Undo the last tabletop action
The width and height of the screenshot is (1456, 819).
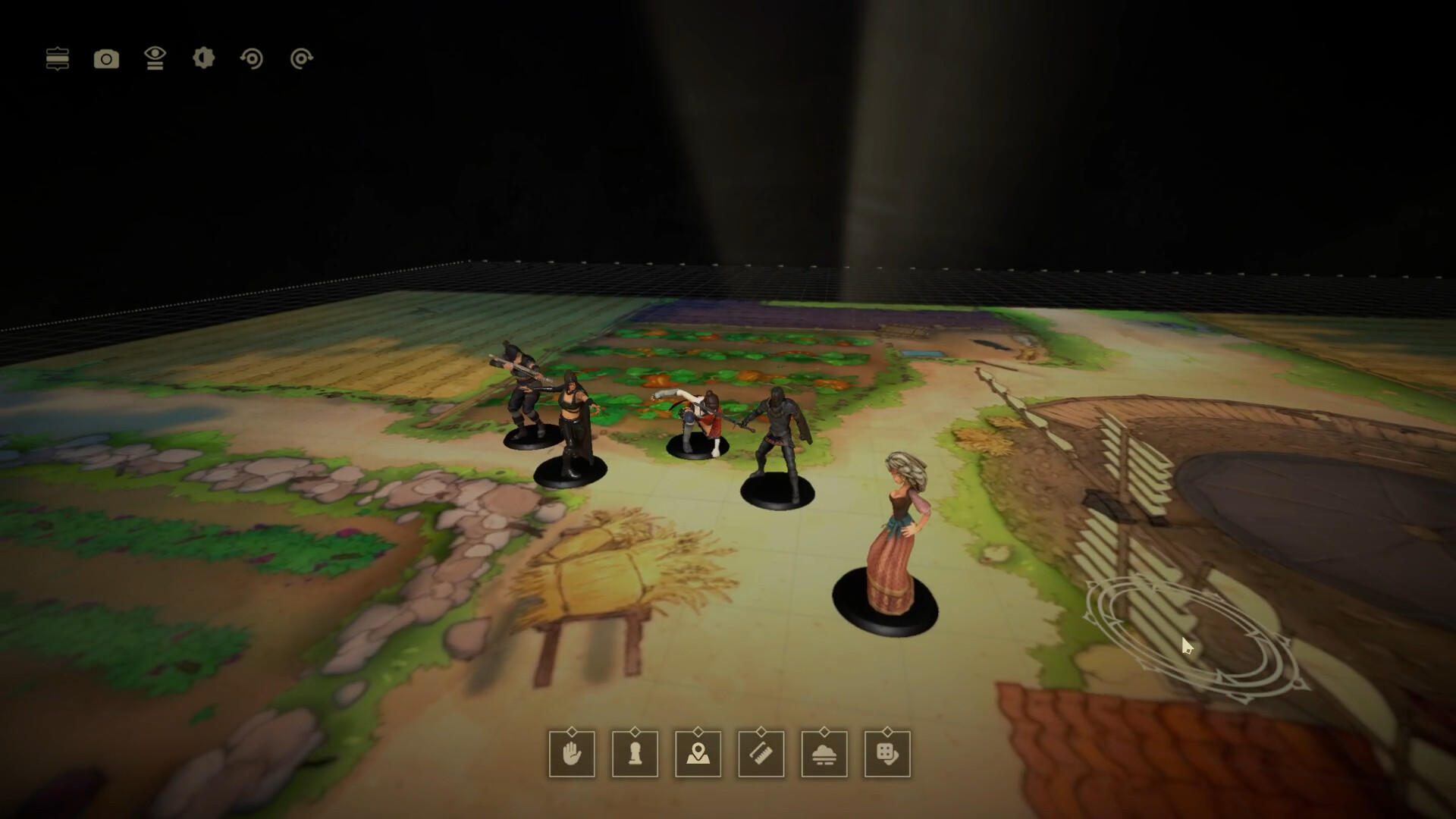[253, 59]
